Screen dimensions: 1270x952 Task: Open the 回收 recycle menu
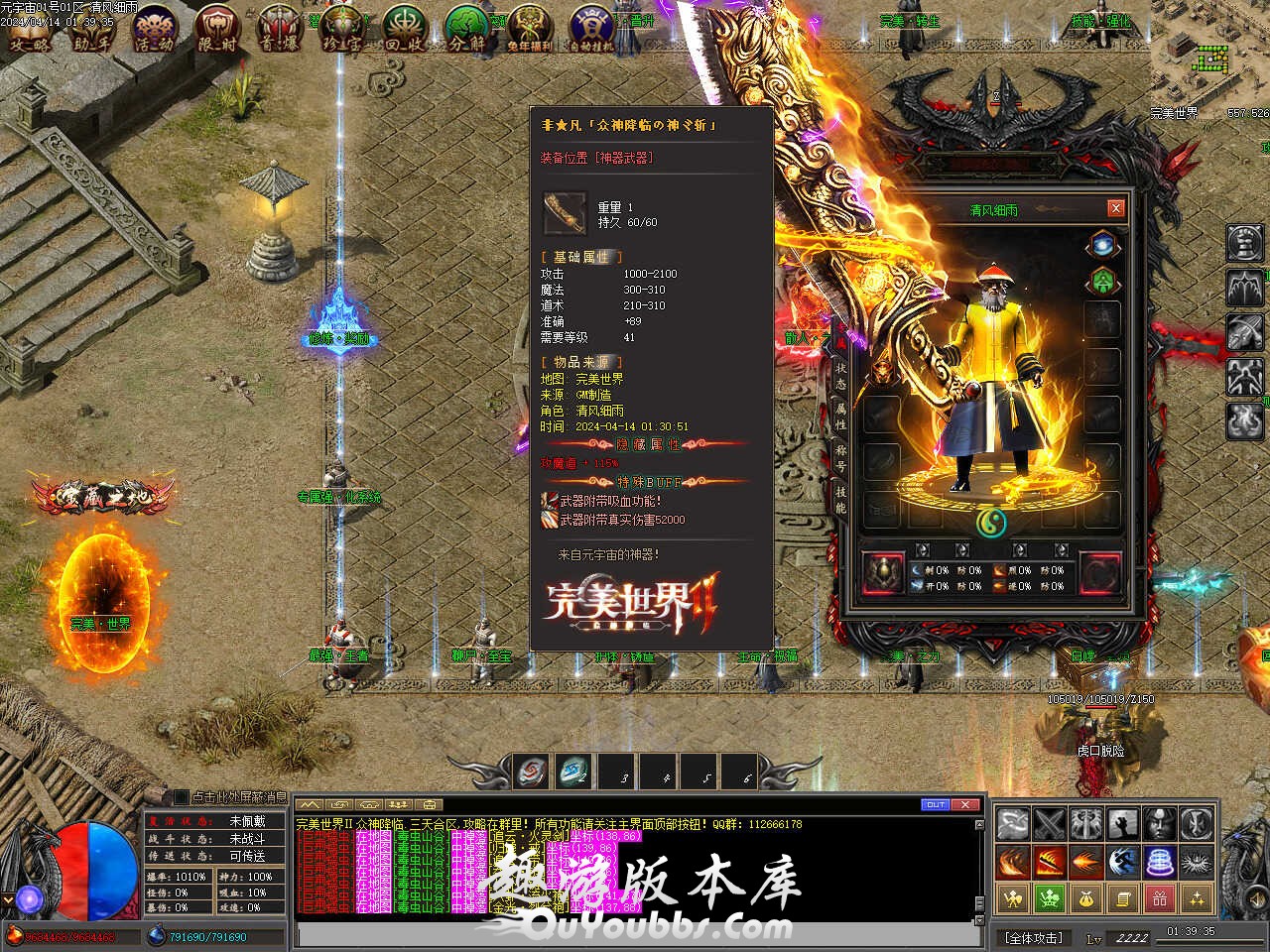pyautogui.click(x=405, y=28)
